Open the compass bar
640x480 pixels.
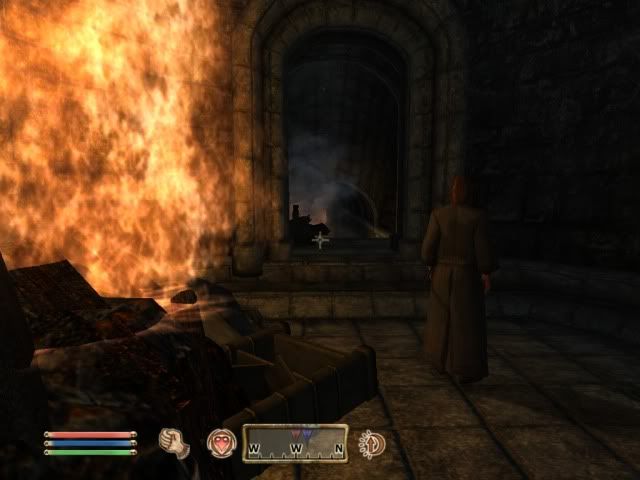[295, 443]
